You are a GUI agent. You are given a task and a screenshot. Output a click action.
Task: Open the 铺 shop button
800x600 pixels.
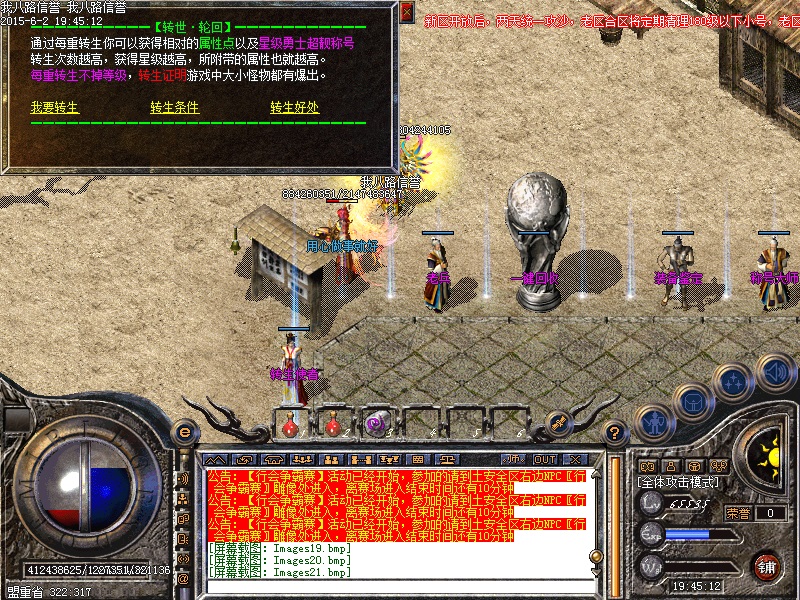(x=767, y=566)
